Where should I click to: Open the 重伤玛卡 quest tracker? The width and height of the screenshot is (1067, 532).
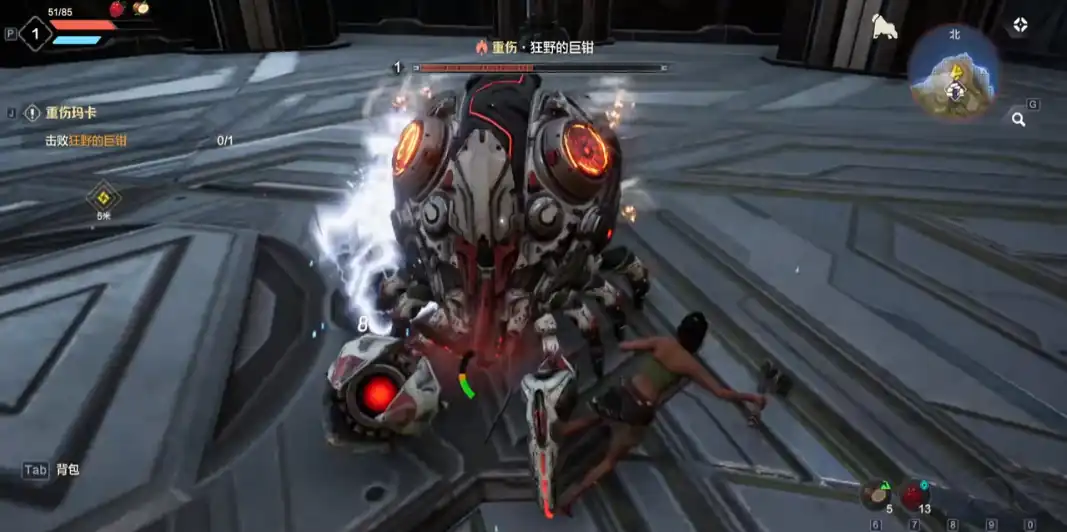[x=72, y=113]
